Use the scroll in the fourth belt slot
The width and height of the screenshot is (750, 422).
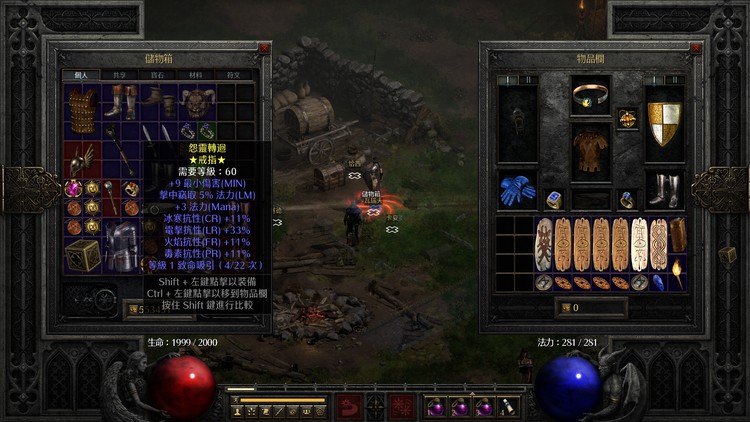point(509,408)
